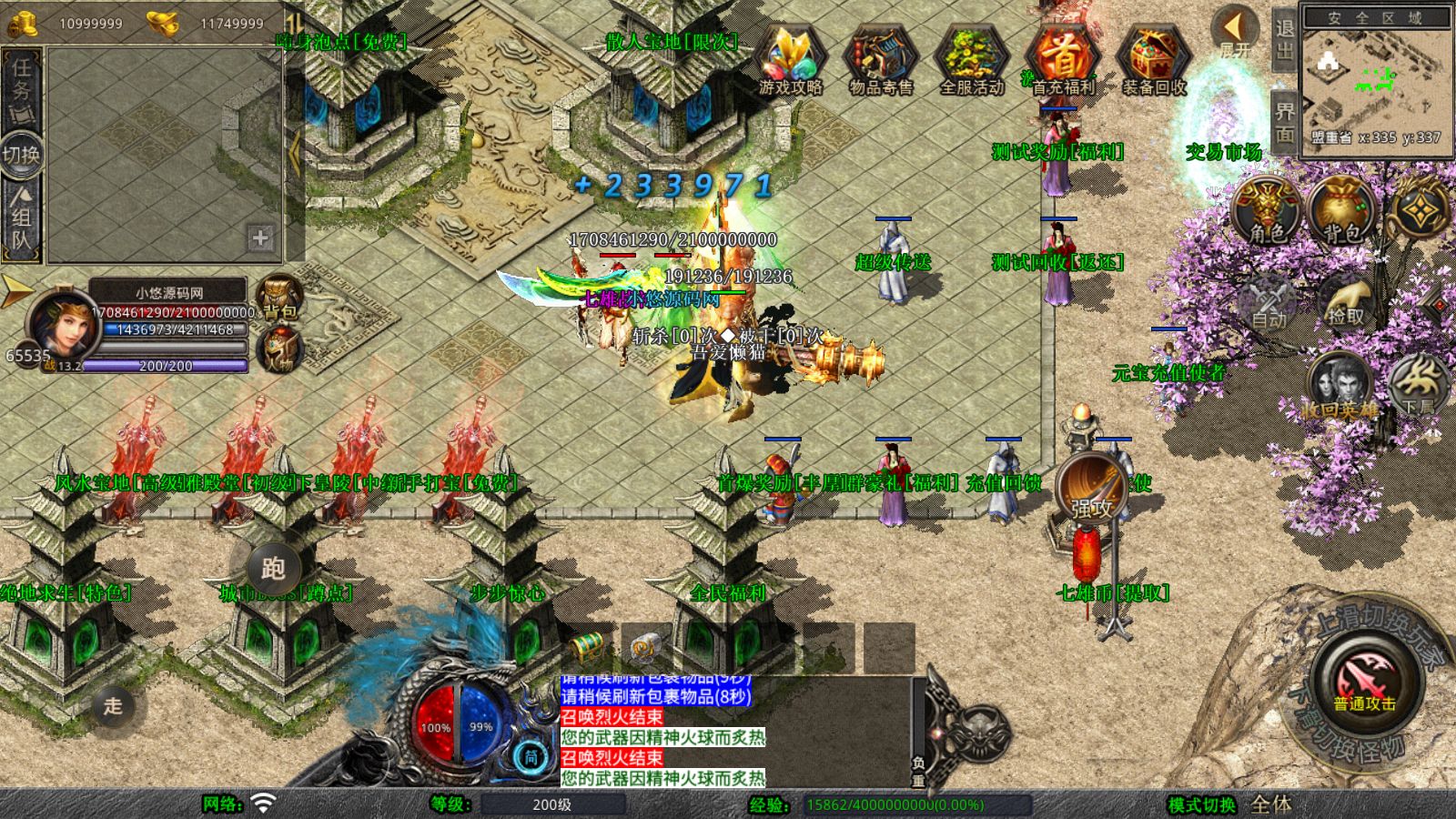Click the 界面 interface button
The width and height of the screenshot is (1456, 819).
tap(1284, 122)
